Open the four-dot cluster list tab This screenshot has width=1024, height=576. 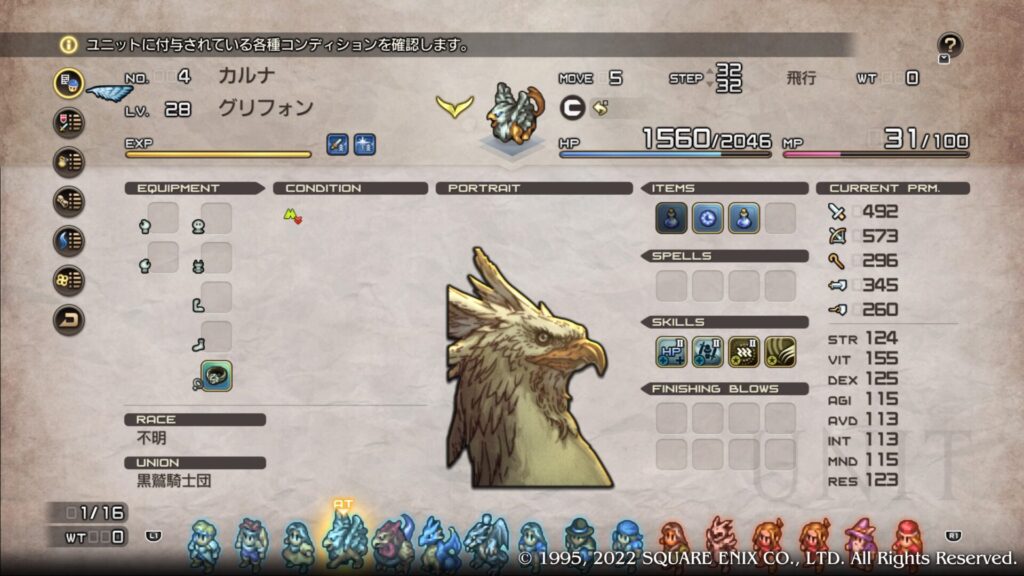(69, 281)
